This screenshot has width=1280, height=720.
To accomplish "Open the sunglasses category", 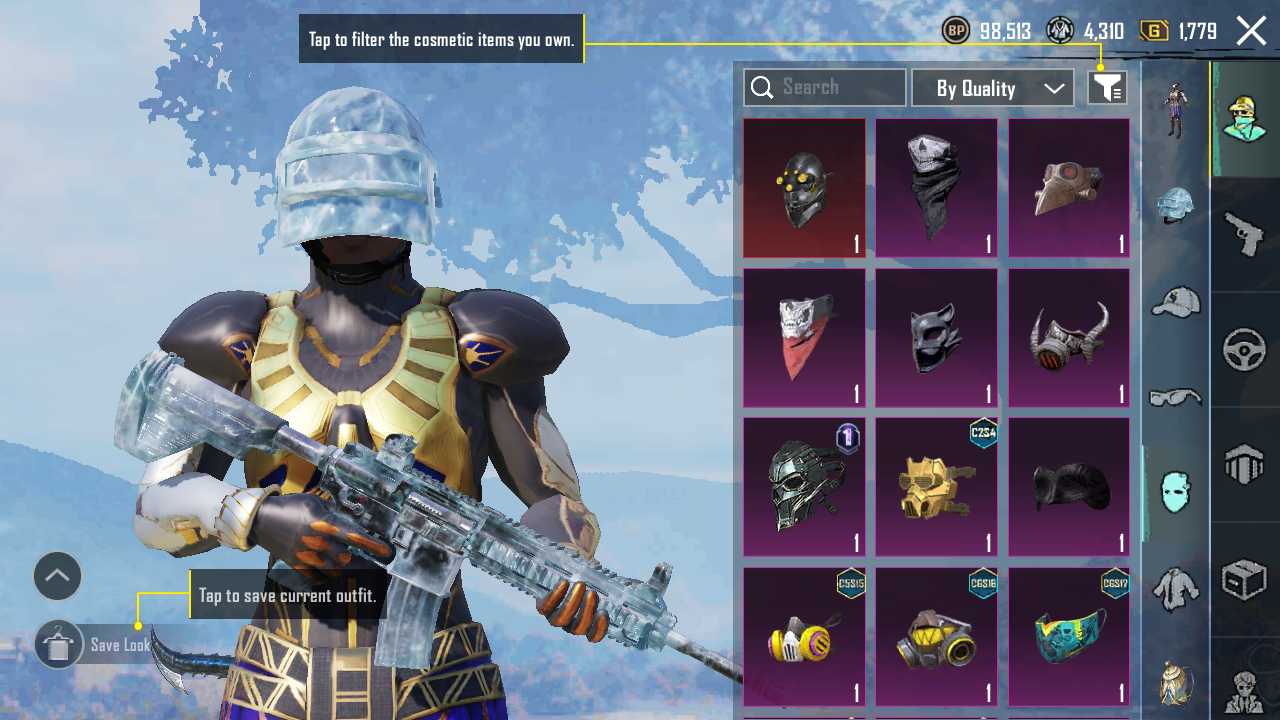I will (x=1175, y=398).
